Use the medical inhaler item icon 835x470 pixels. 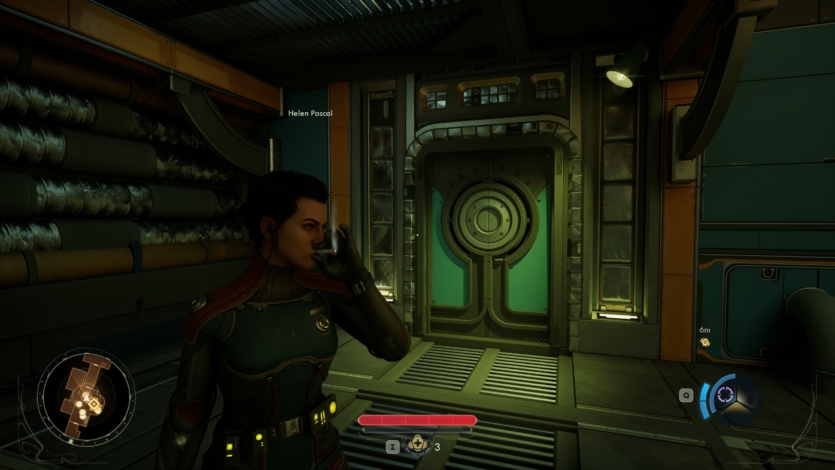417,446
